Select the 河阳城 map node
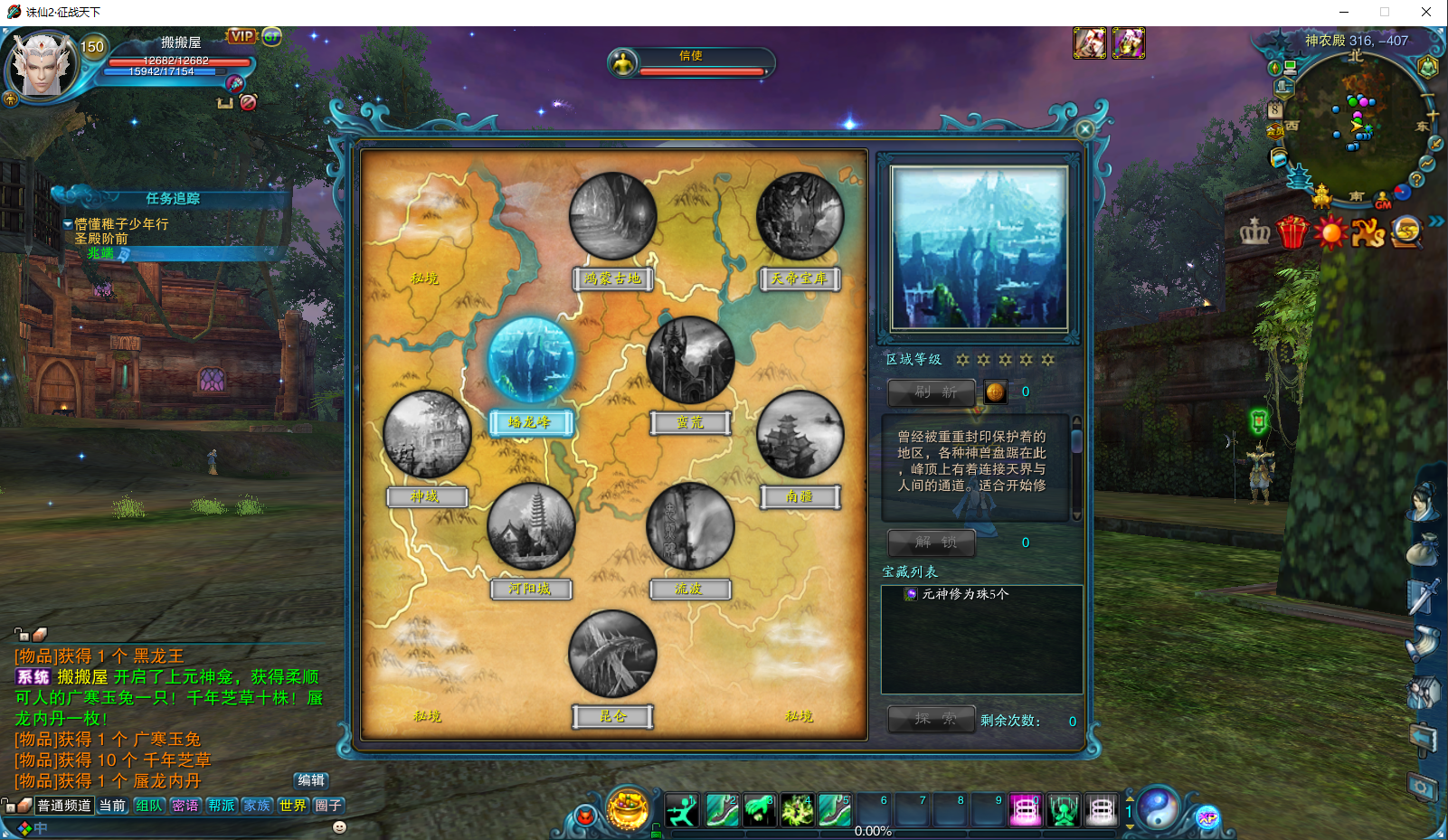 click(531, 527)
